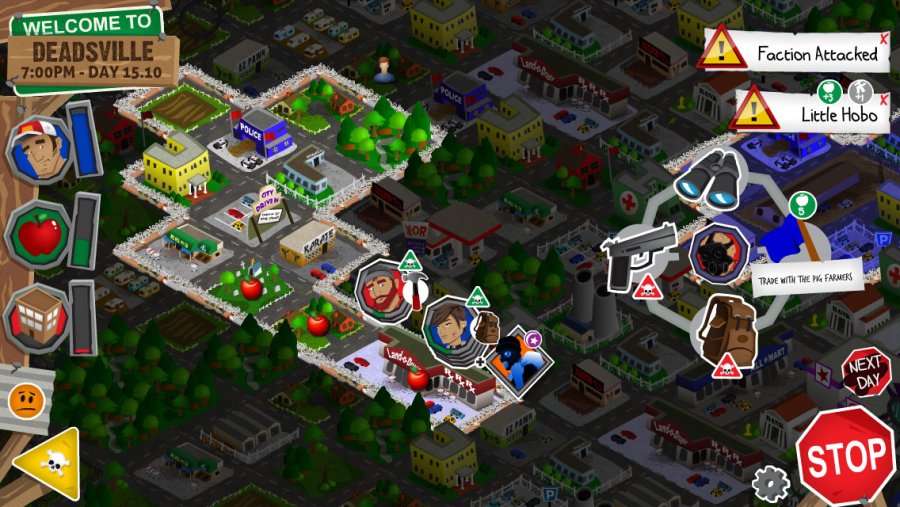Close the Little Hobo notification
Screen dimensions: 900x507
884,98
